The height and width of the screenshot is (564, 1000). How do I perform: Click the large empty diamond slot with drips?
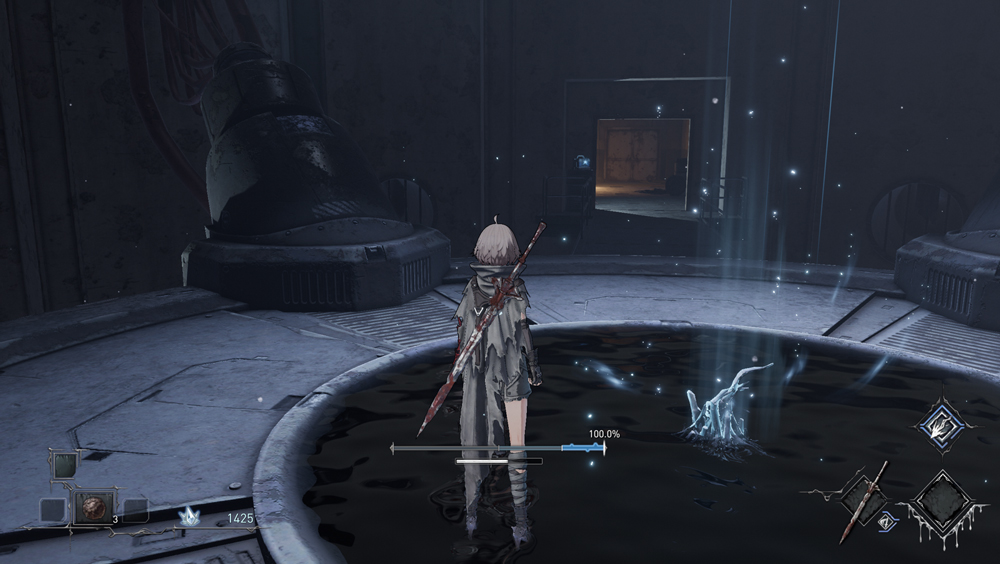click(x=942, y=503)
